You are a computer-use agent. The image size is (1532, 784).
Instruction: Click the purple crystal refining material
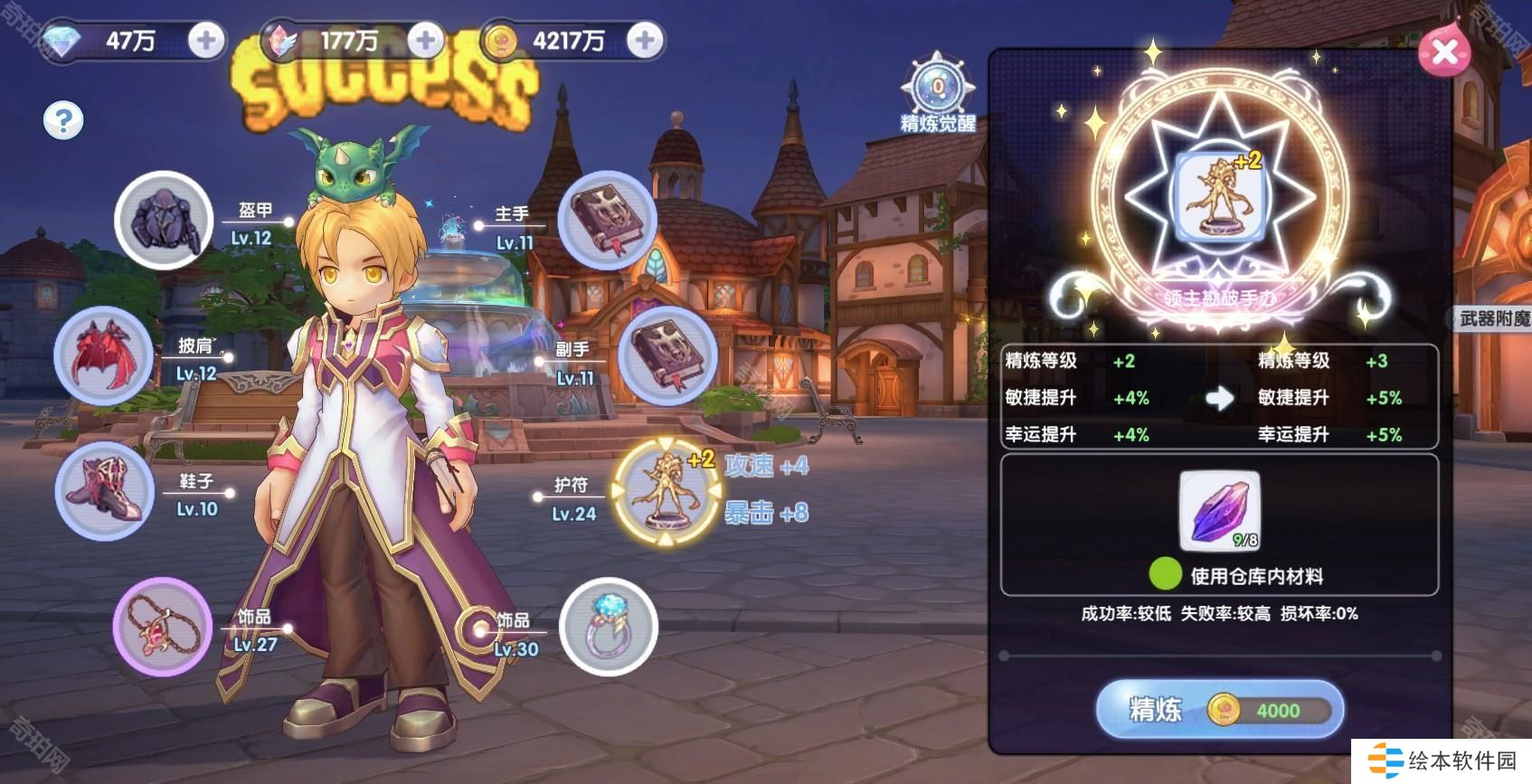(x=1219, y=510)
